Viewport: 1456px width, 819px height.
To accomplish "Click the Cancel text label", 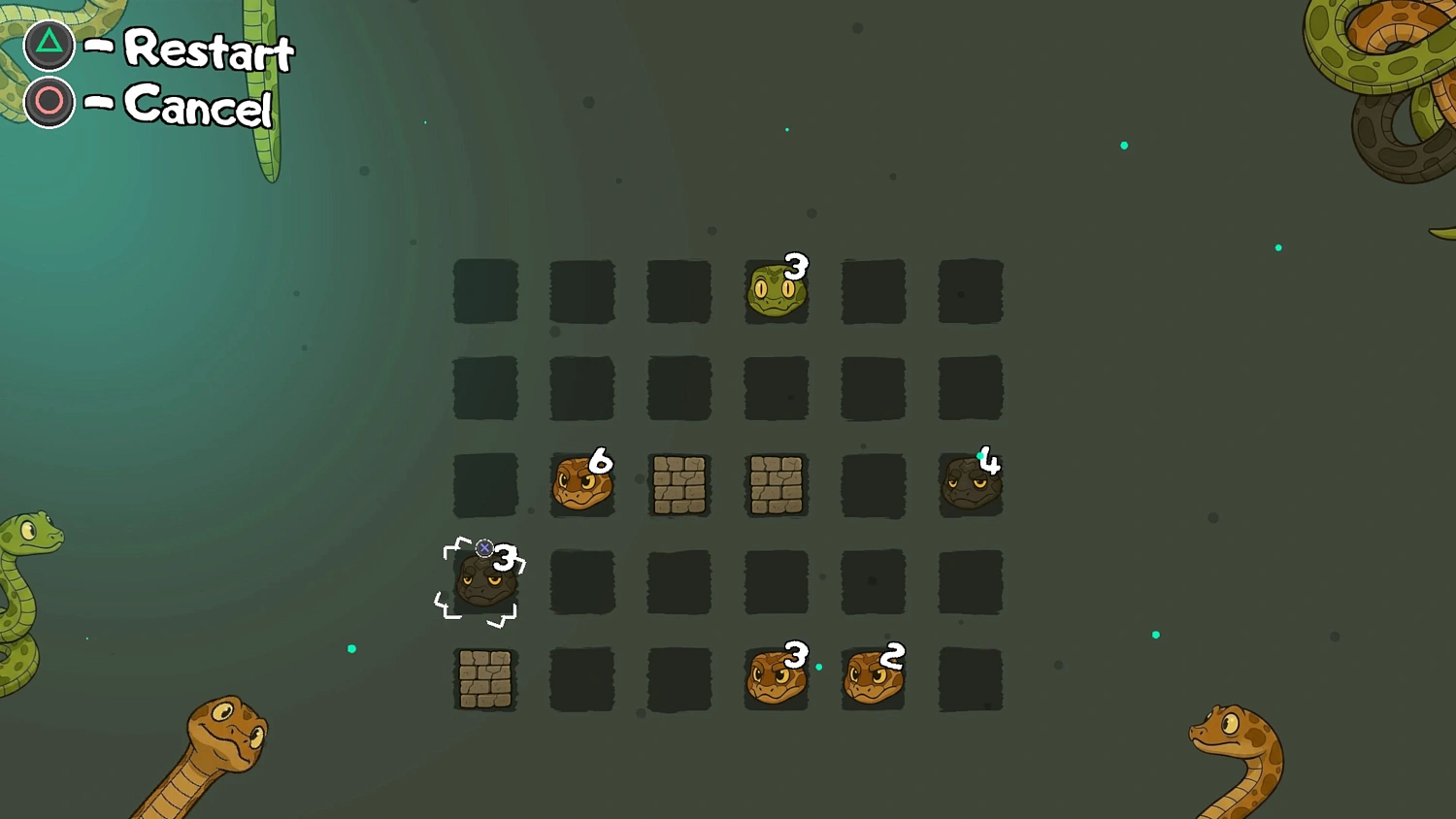I will coord(198,110).
